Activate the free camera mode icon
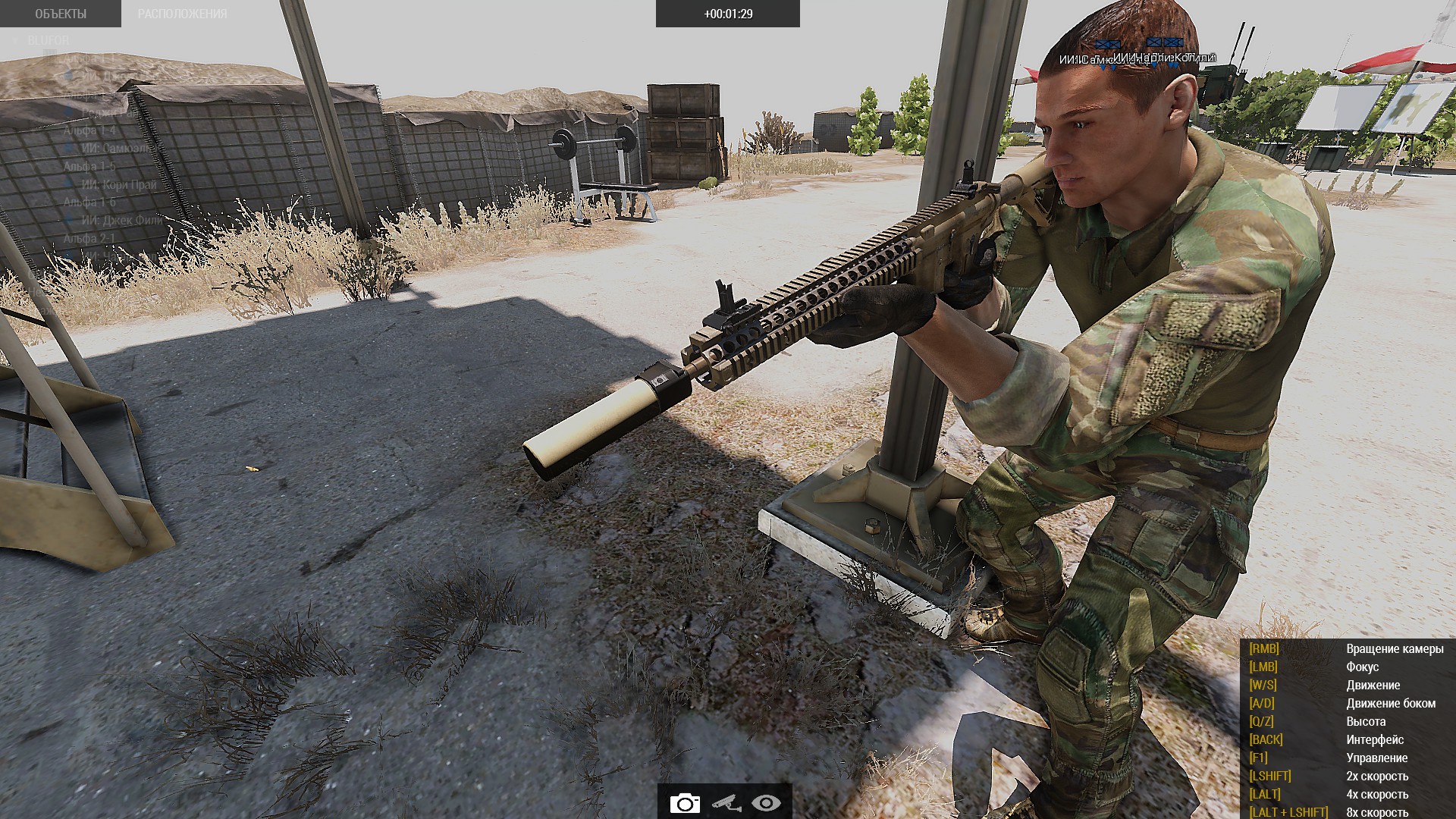1456x819 pixels. pyautogui.click(x=685, y=803)
